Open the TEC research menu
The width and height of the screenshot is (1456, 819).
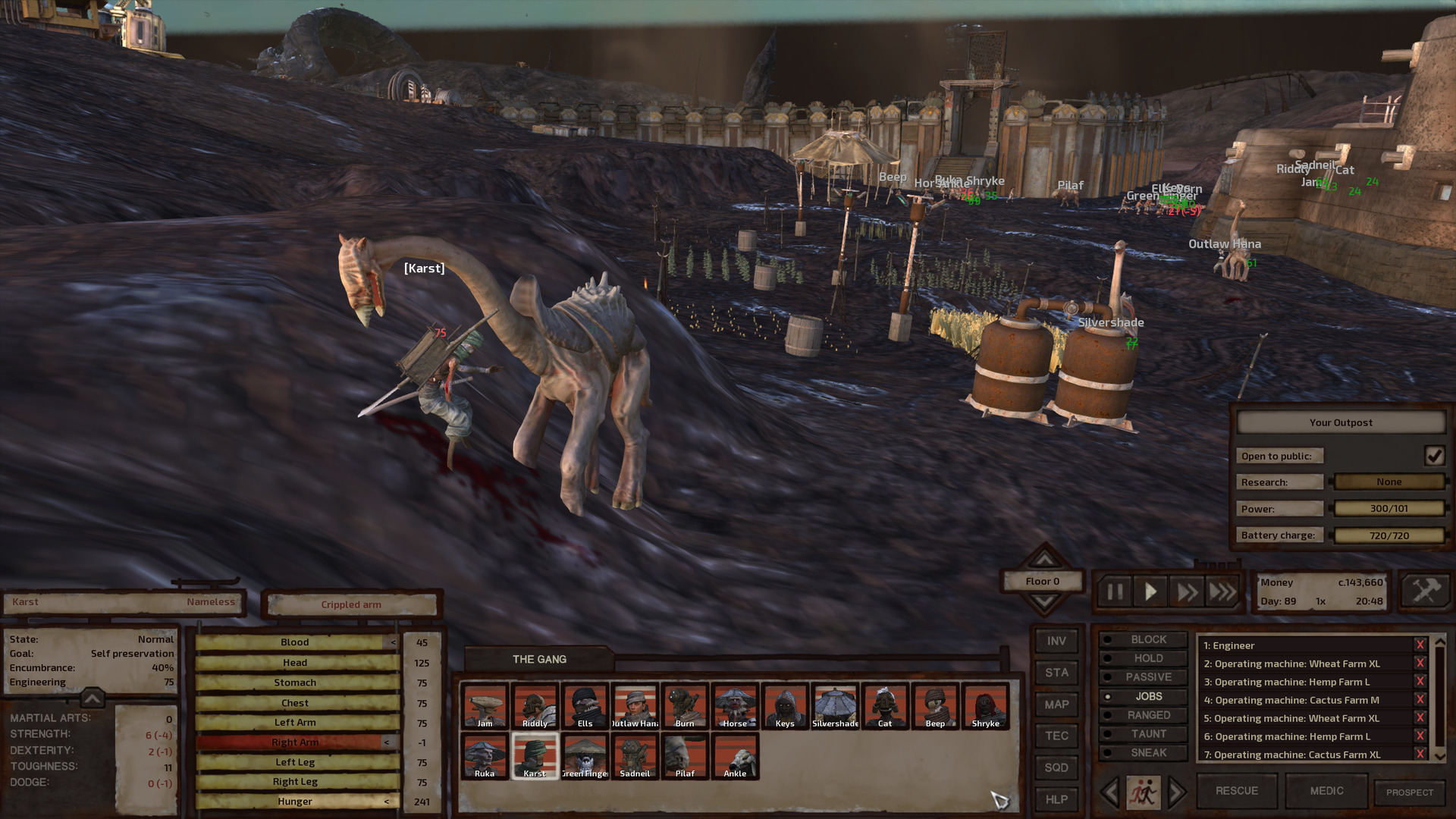[1056, 736]
